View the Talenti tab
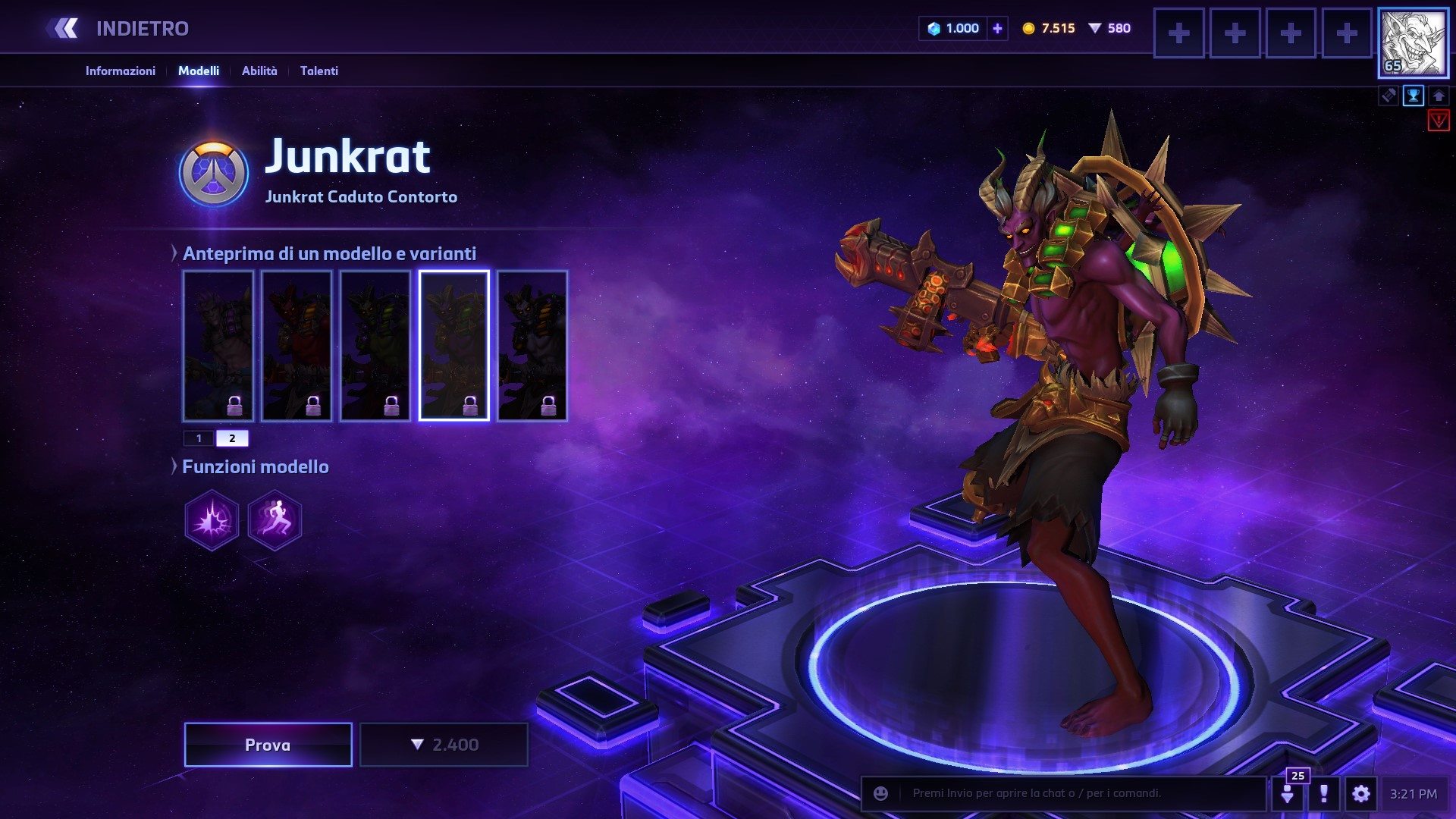1456x819 pixels. click(x=319, y=71)
